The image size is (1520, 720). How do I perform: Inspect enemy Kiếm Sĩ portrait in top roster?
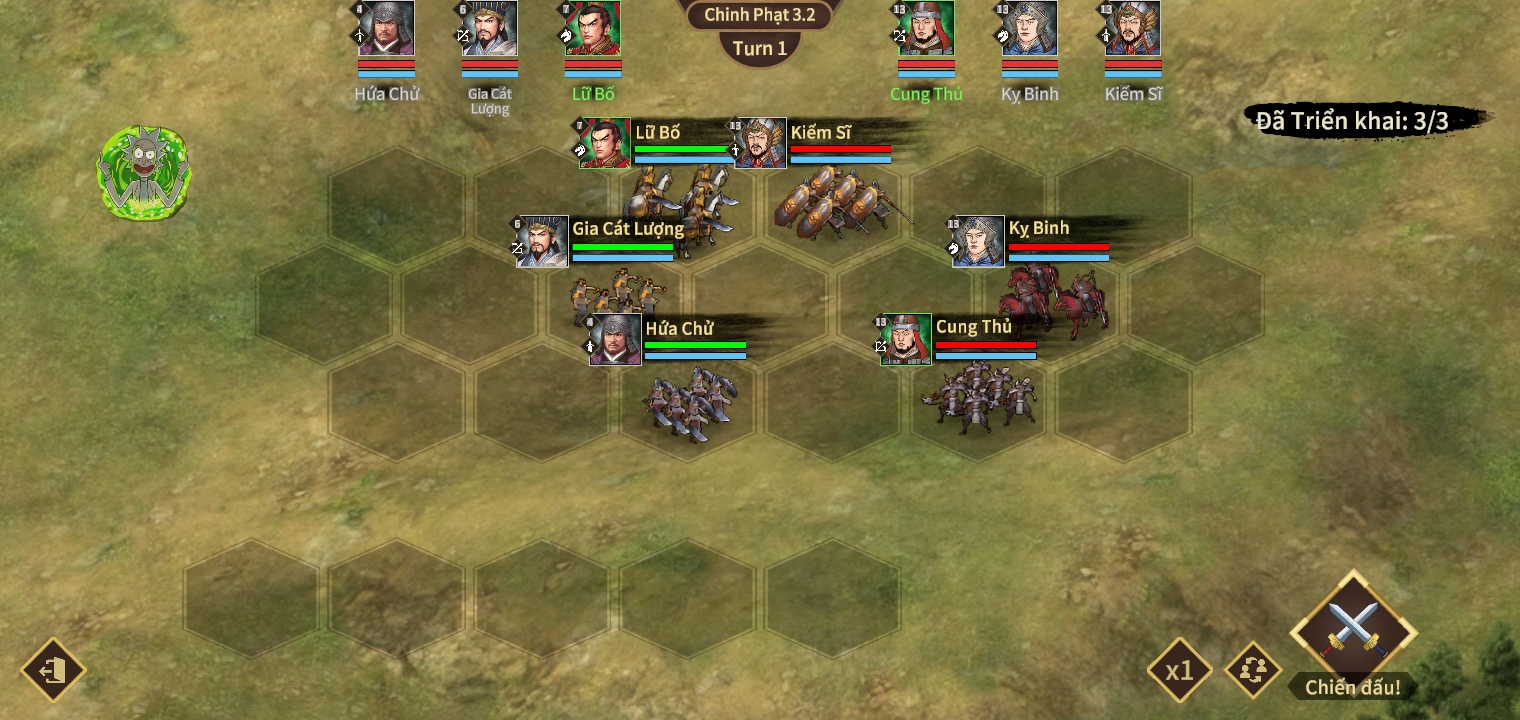[1133, 29]
